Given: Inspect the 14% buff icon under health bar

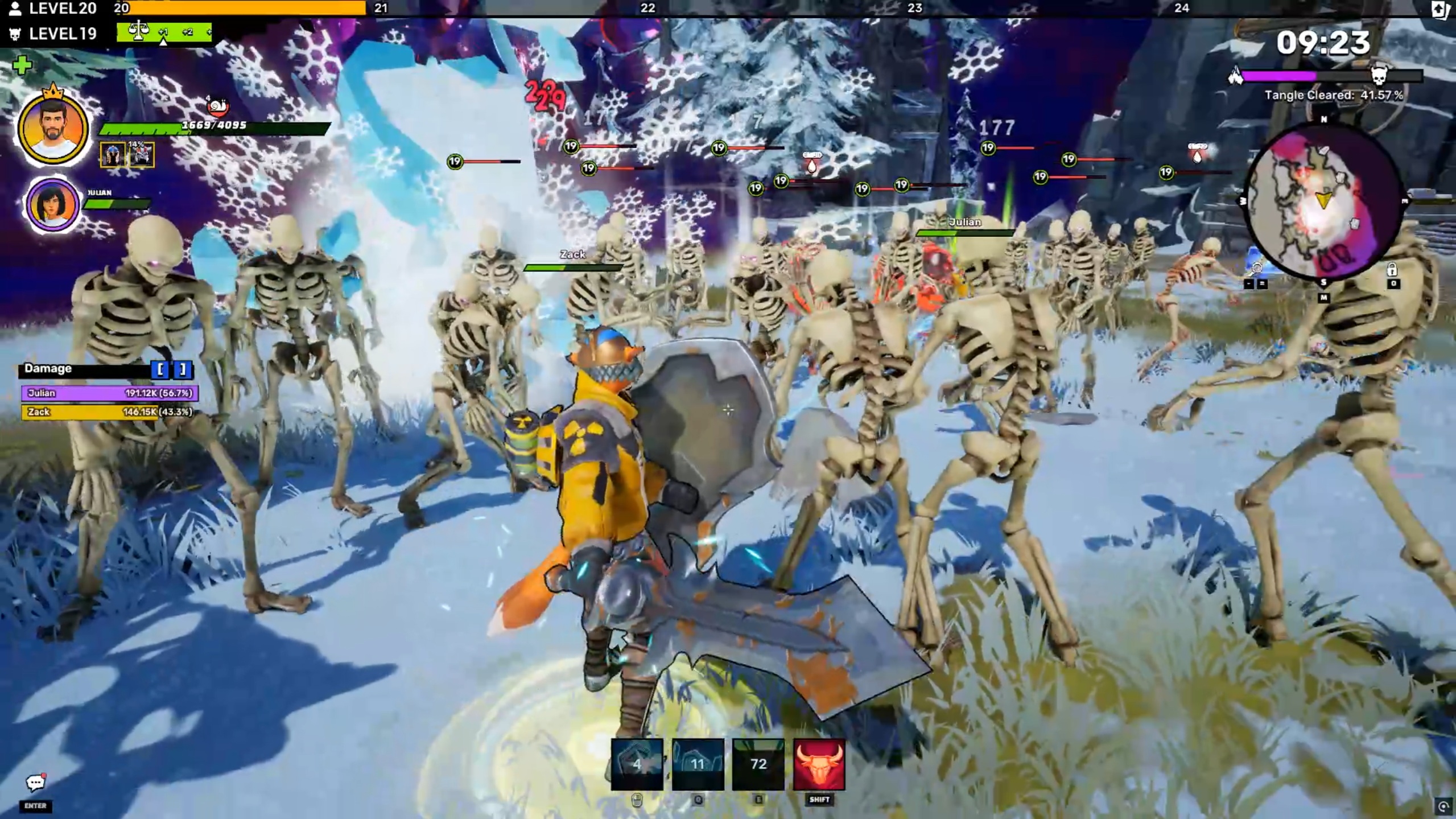Looking at the screenshot, I should click(x=141, y=154).
